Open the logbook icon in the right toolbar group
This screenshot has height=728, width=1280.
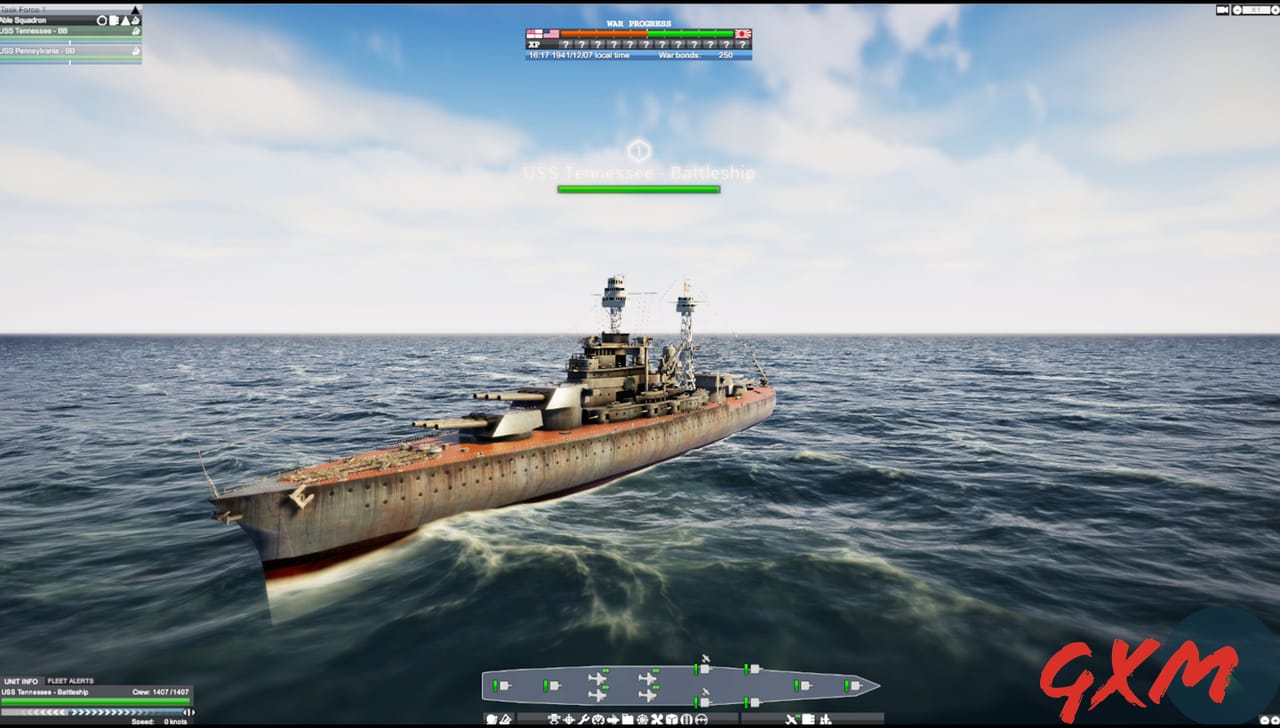pyautogui.click(x=808, y=717)
